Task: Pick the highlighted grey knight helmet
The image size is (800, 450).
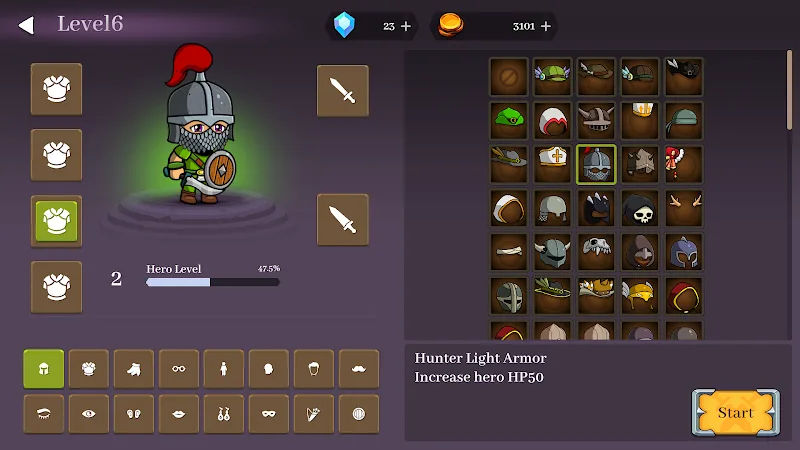Action: click(x=596, y=164)
